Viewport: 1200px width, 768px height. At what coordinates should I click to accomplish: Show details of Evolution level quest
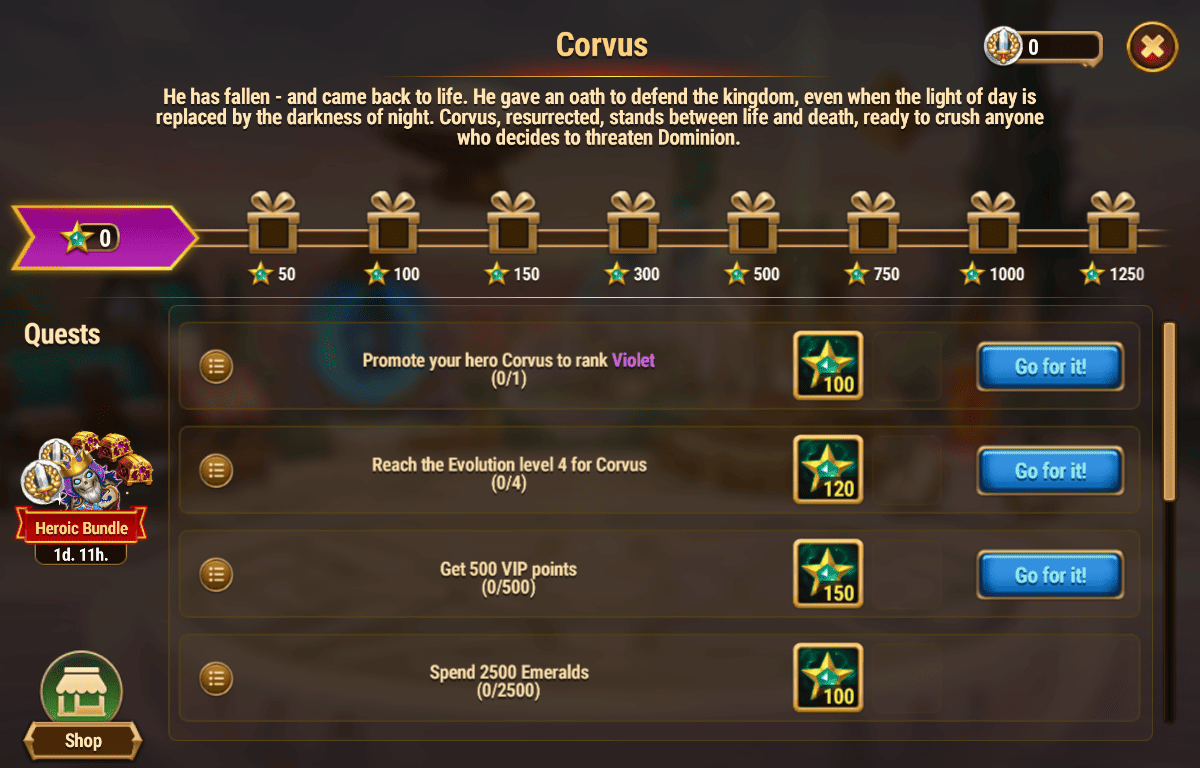click(x=216, y=470)
